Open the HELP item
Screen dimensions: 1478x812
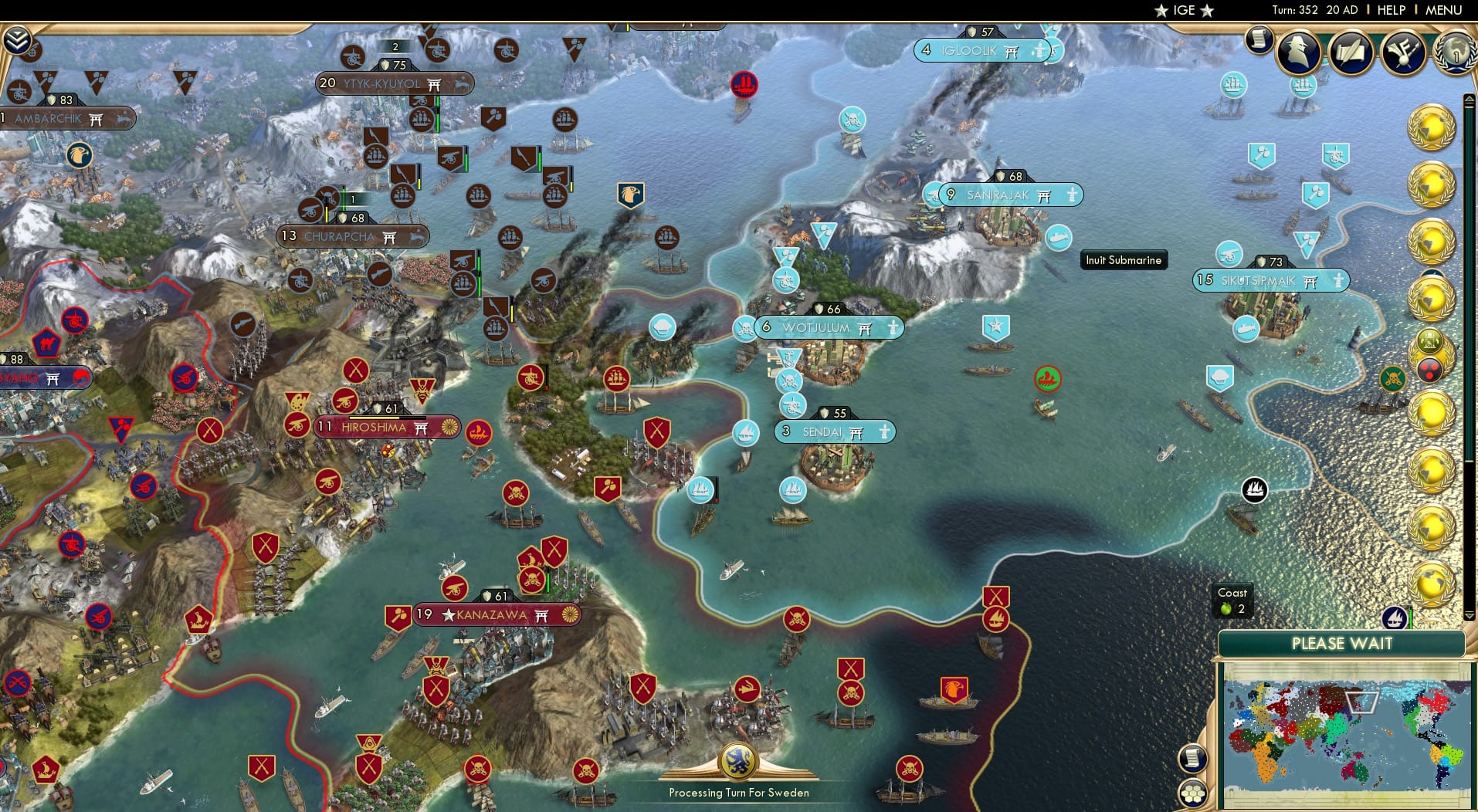coord(1390,10)
